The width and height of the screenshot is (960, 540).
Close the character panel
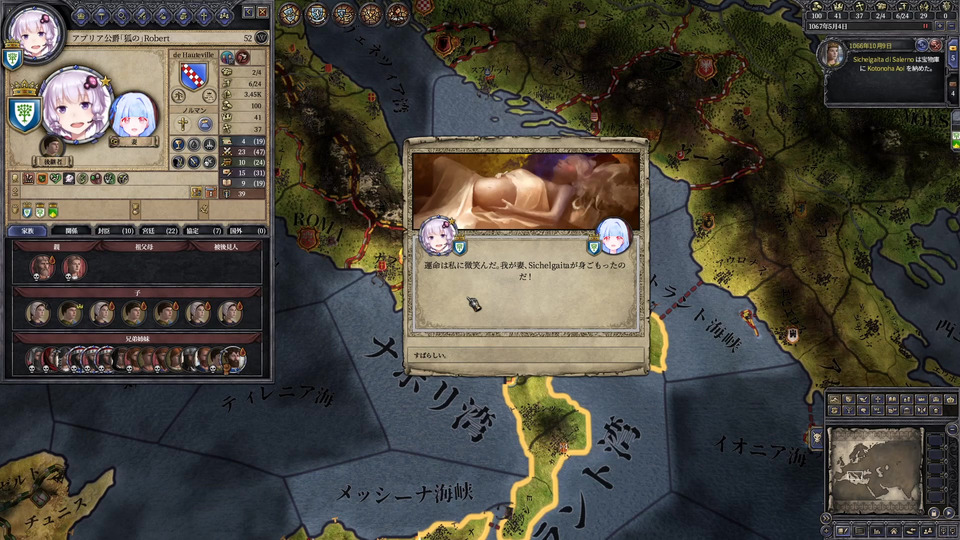pos(262,11)
